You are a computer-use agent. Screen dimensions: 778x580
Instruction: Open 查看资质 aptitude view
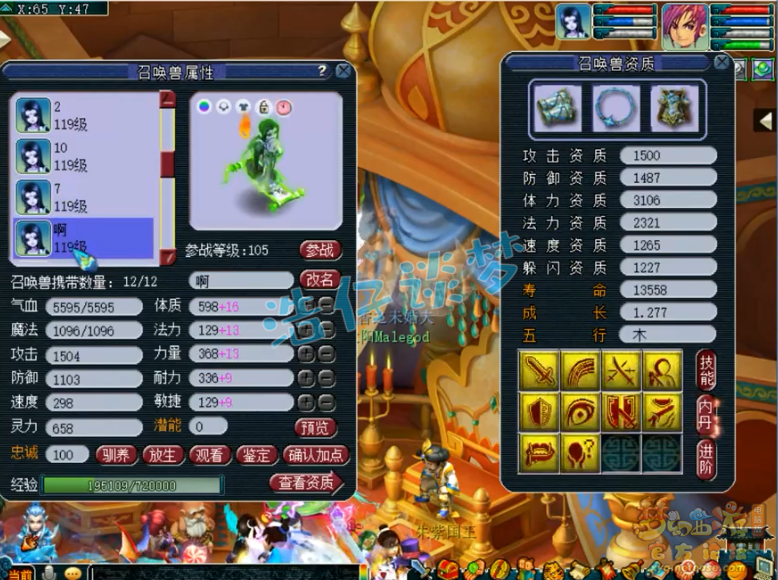click(306, 483)
